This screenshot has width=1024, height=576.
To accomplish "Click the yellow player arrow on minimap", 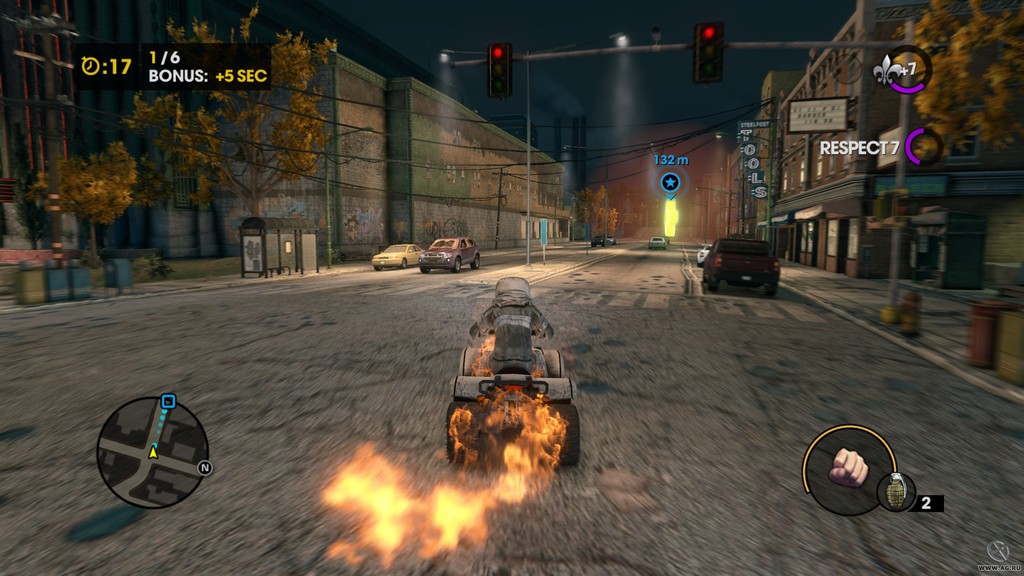I will [153, 452].
